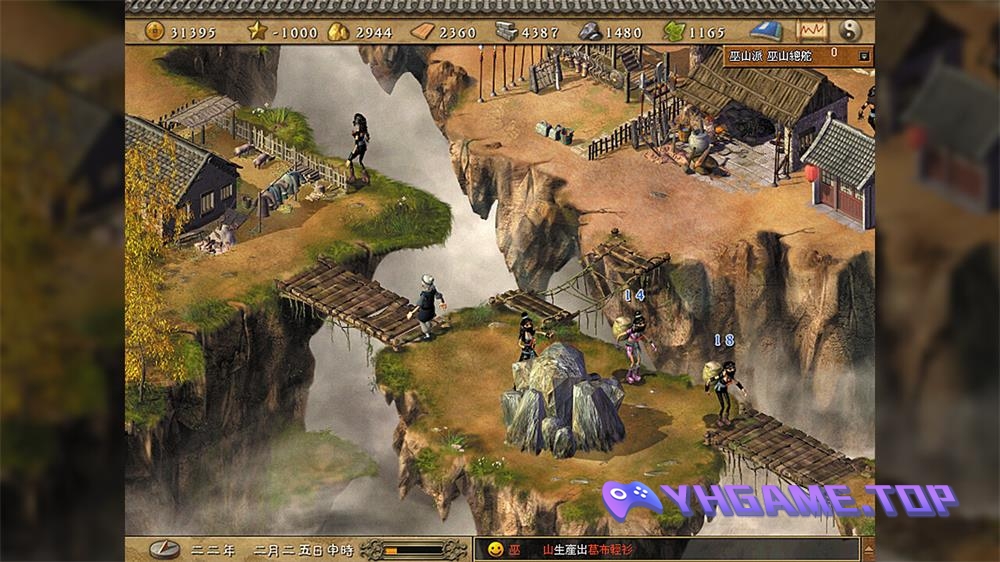Select the gold nugget resource icon
Image resolution: width=1000 pixels, height=562 pixels.
tap(338, 32)
